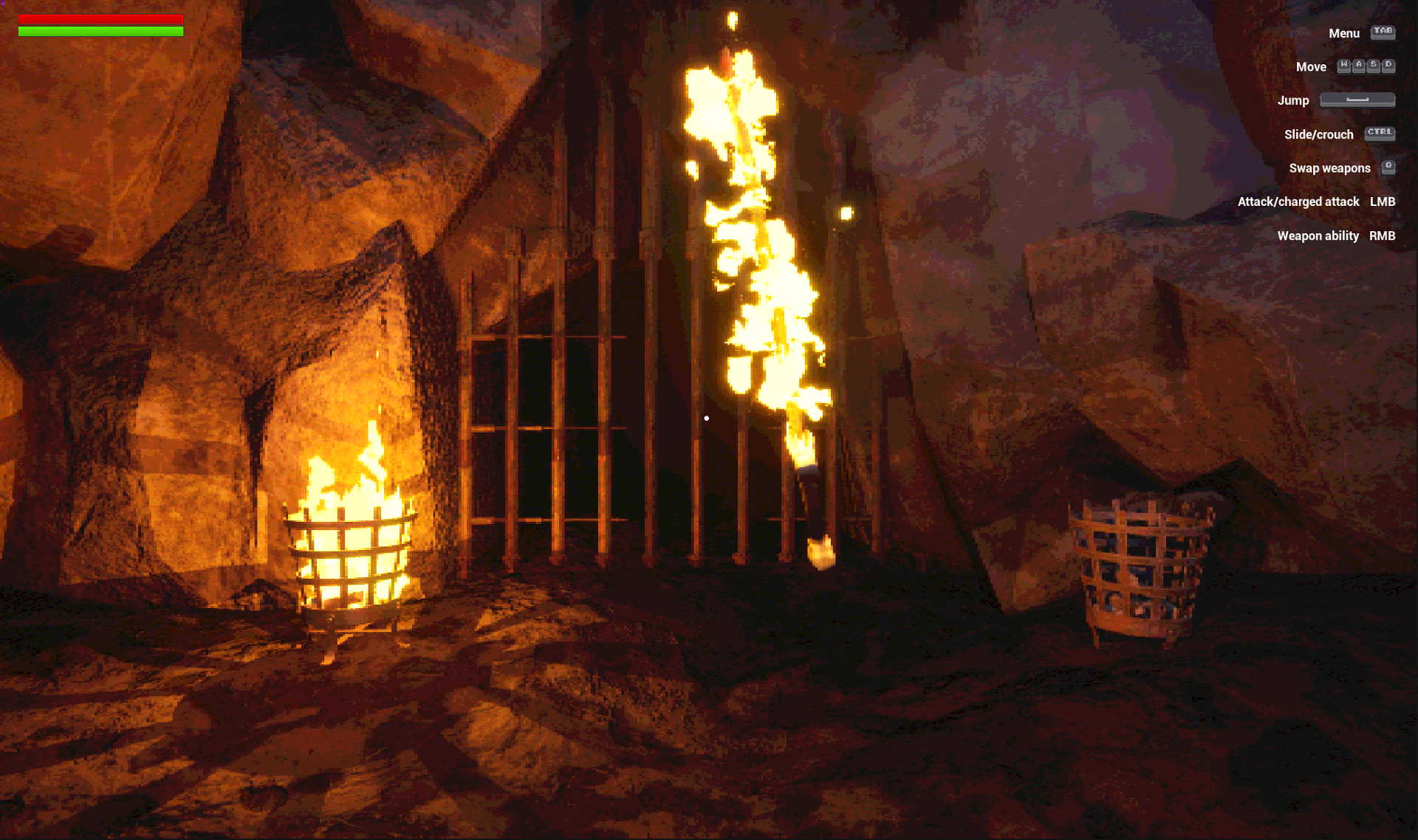Screen dimensions: 1418x840
Task: Click the green stamina bar
Action: (x=100, y=32)
